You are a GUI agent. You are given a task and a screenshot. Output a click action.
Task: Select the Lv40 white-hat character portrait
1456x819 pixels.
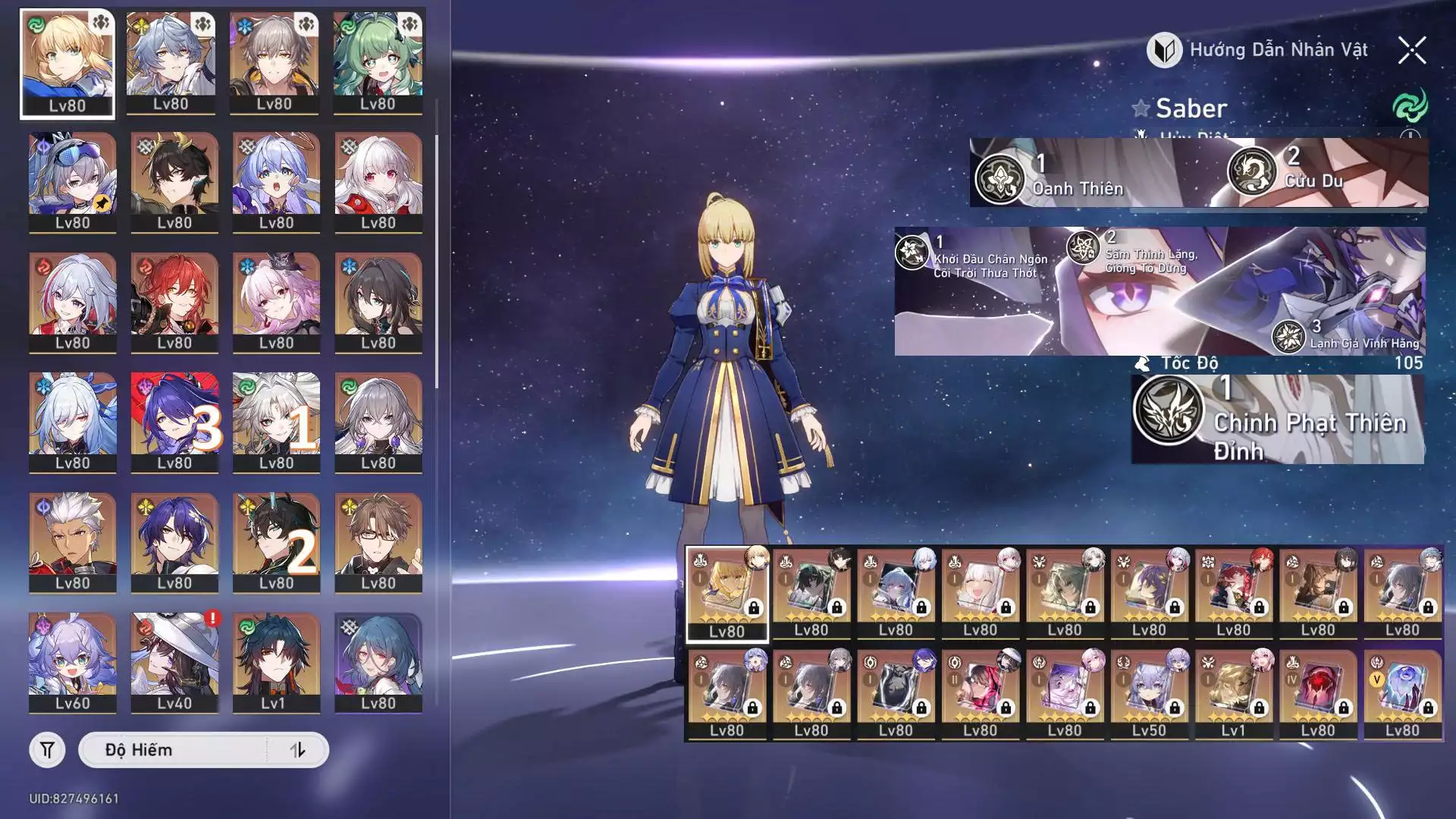click(x=174, y=662)
